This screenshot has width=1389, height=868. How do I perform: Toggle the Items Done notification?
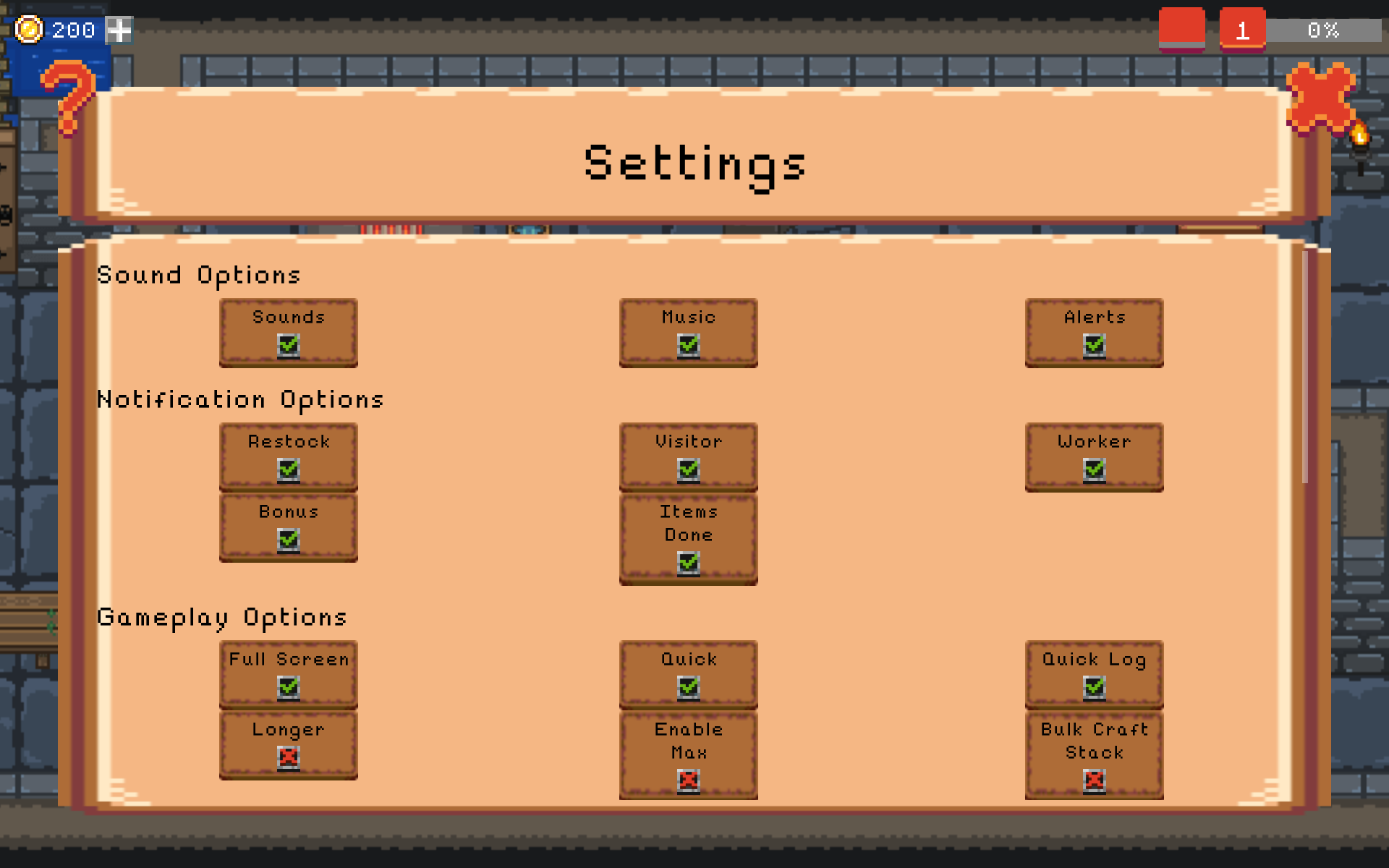688,563
